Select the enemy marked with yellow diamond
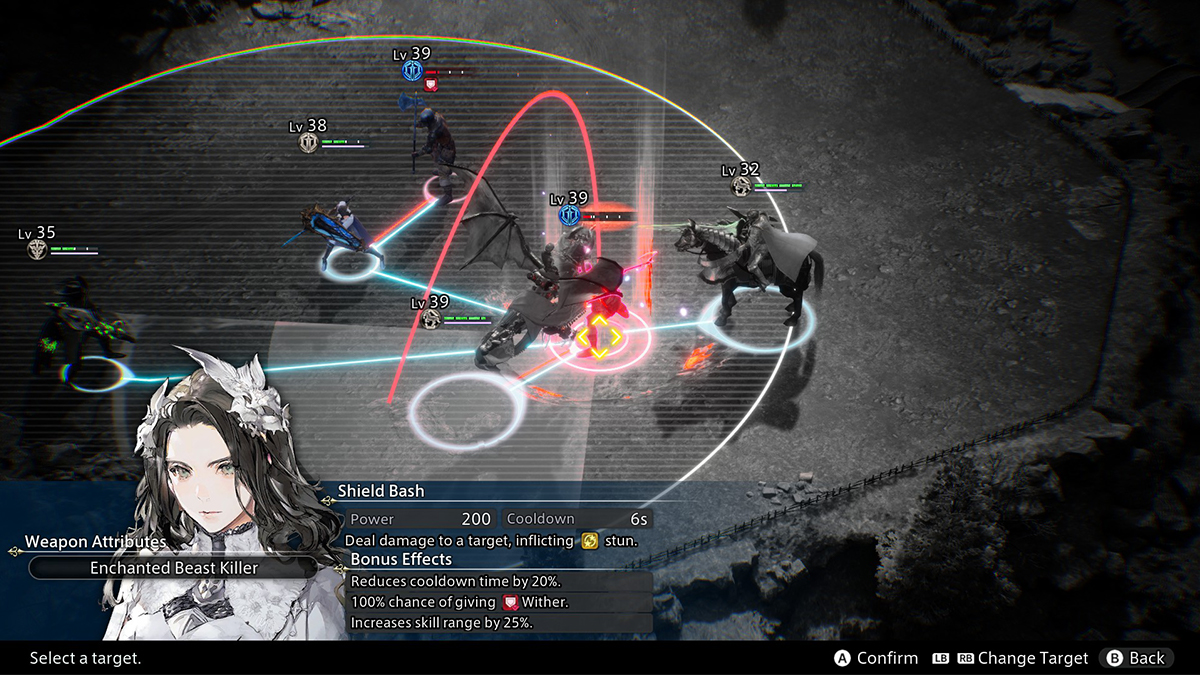The height and width of the screenshot is (675, 1200). [597, 340]
